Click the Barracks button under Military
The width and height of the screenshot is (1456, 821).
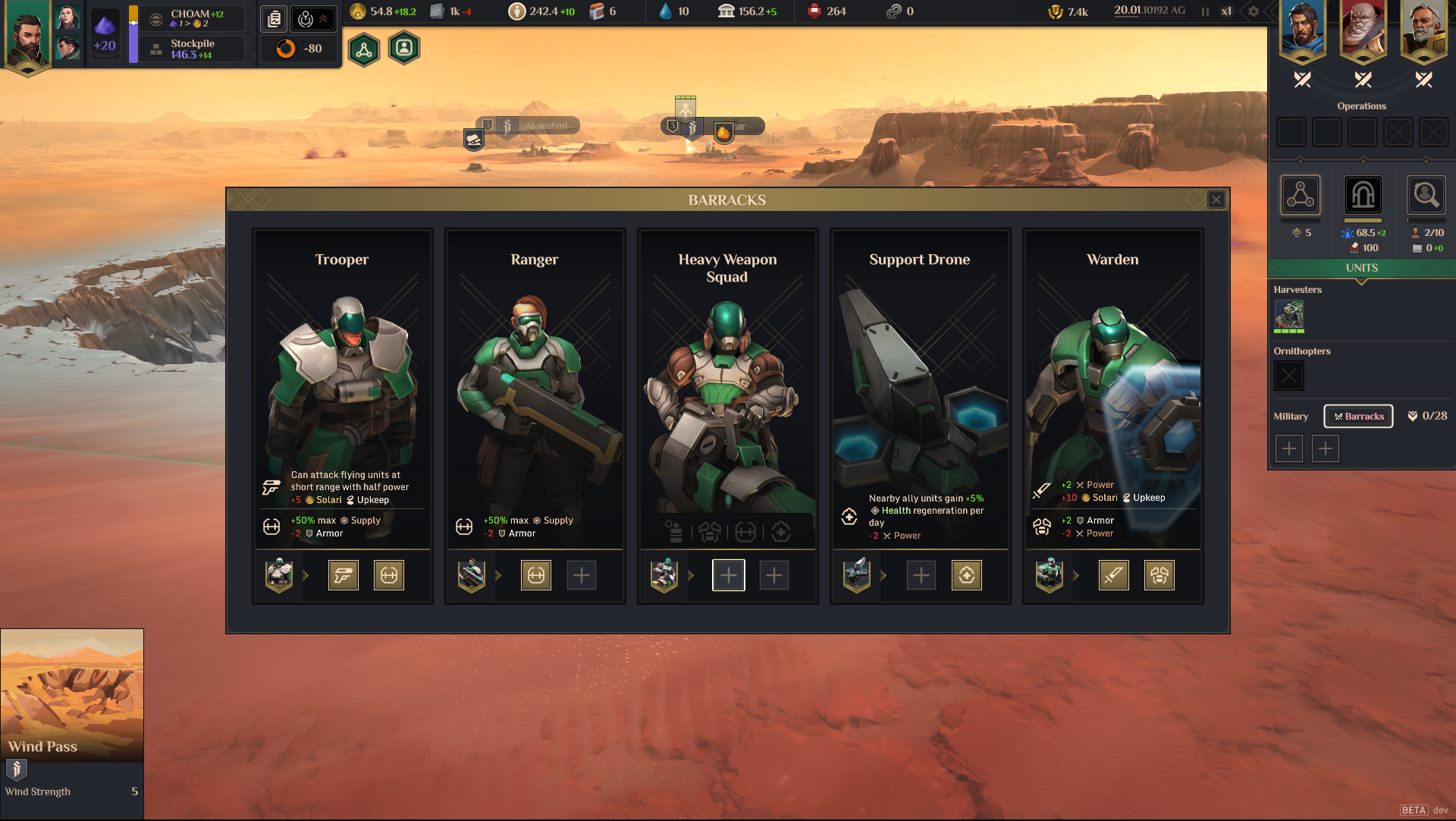coord(1358,417)
